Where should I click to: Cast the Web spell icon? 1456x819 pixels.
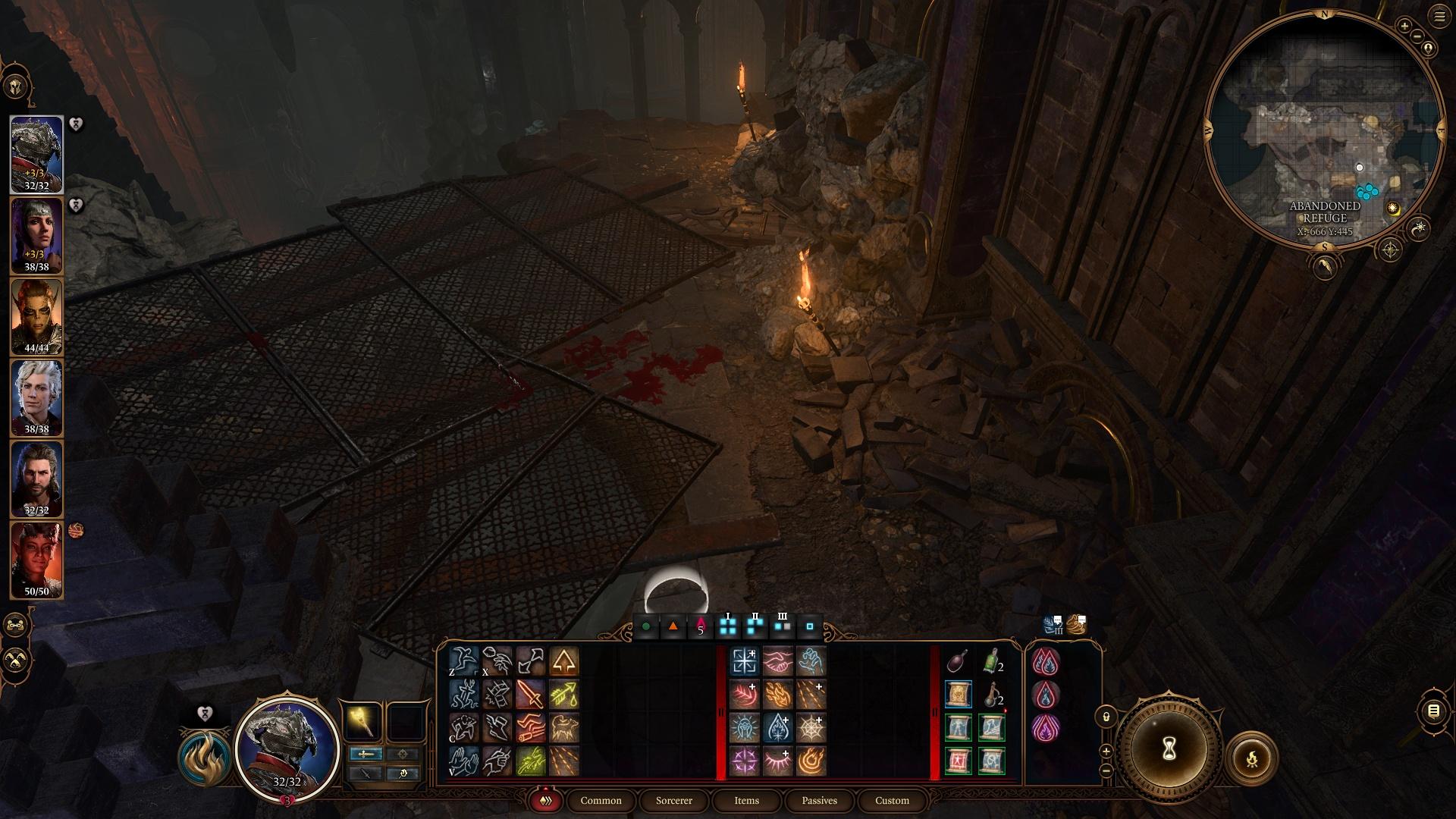[x=811, y=728]
